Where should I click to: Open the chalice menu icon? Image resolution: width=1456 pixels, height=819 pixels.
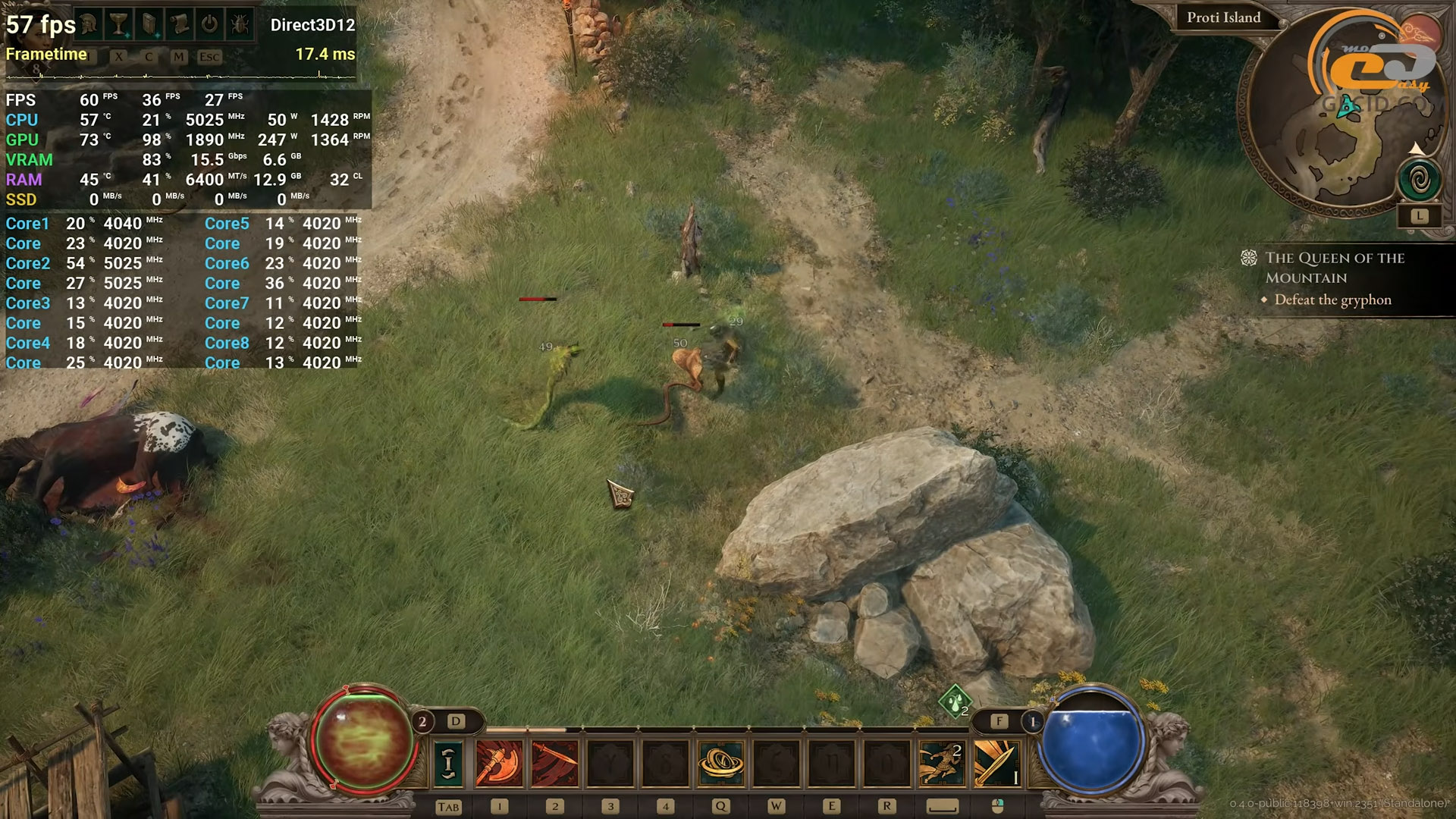point(119,24)
